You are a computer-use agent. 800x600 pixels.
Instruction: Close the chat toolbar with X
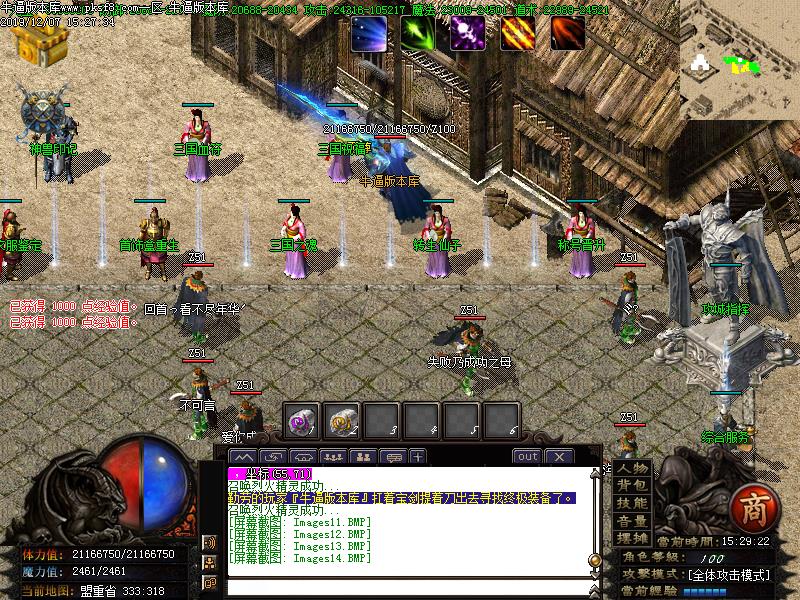coord(558,457)
